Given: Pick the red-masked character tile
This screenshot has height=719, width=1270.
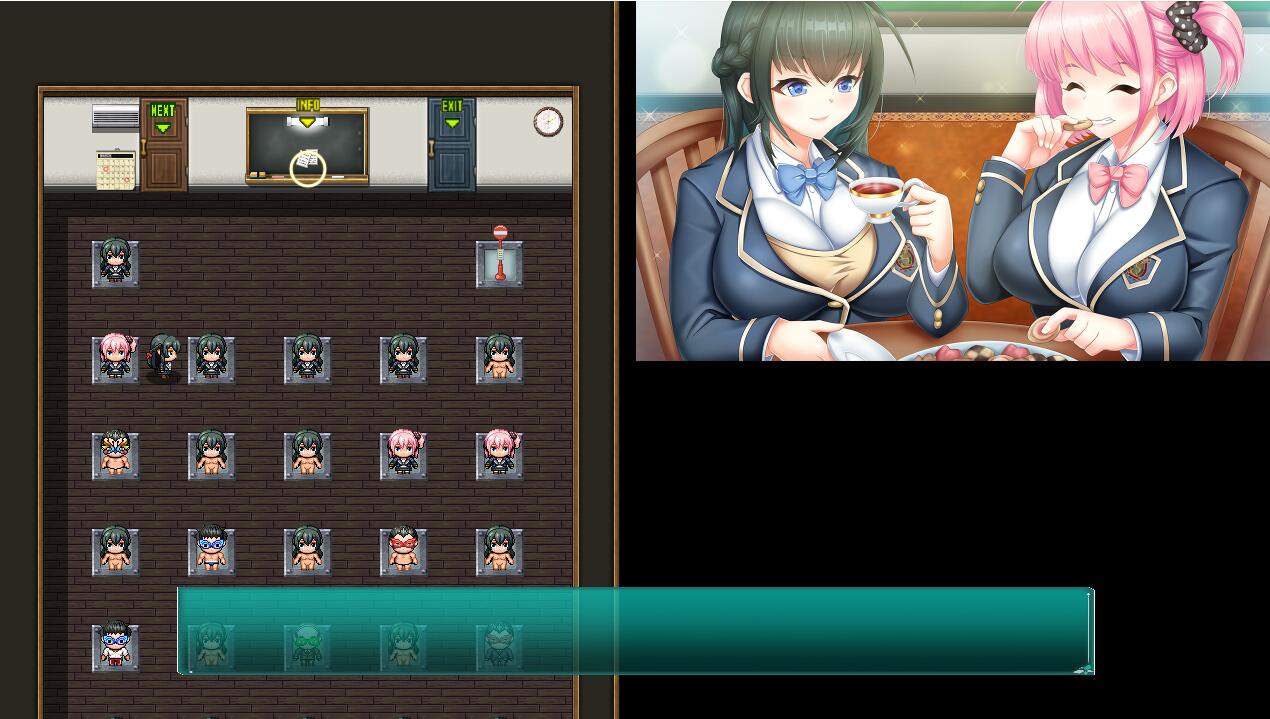Looking at the screenshot, I should (403, 551).
